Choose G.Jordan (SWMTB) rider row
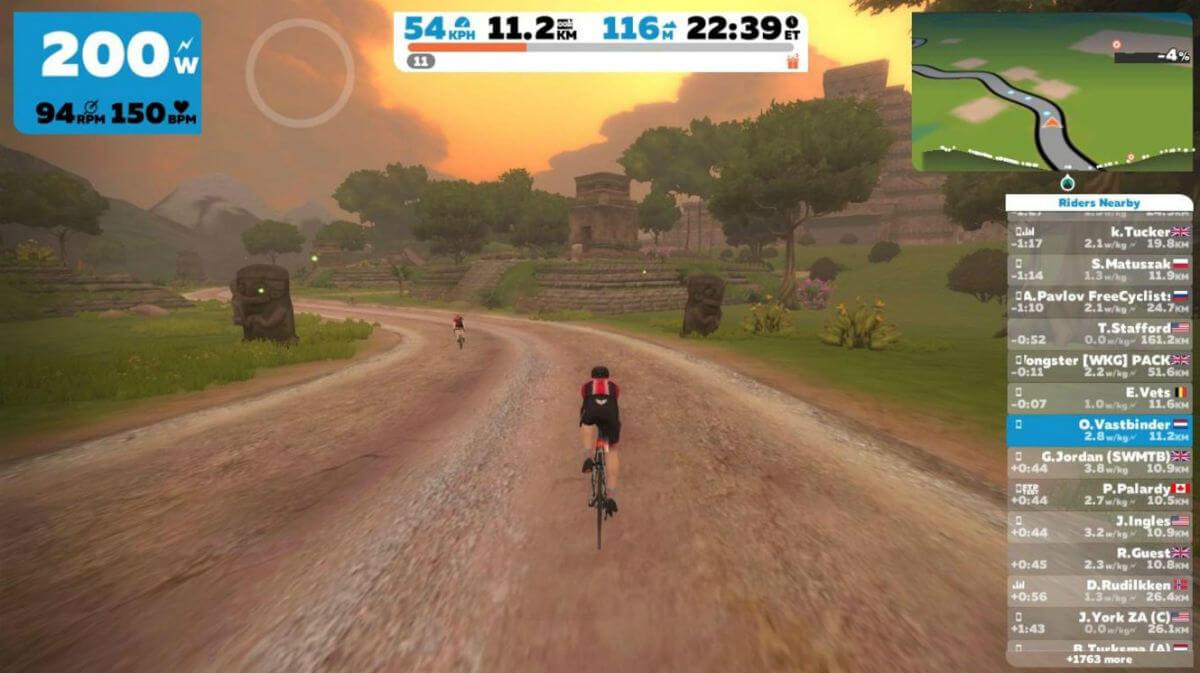1200x673 pixels. click(1099, 462)
